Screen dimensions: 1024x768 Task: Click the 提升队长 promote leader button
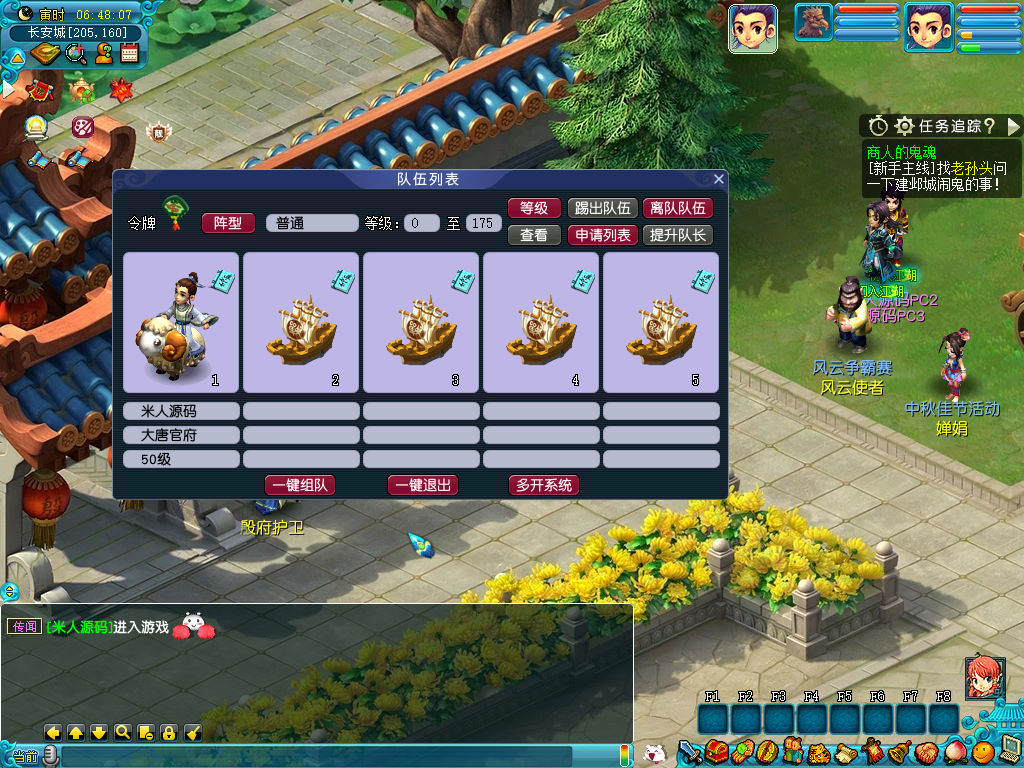pyautogui.click(x=677, y=235)
